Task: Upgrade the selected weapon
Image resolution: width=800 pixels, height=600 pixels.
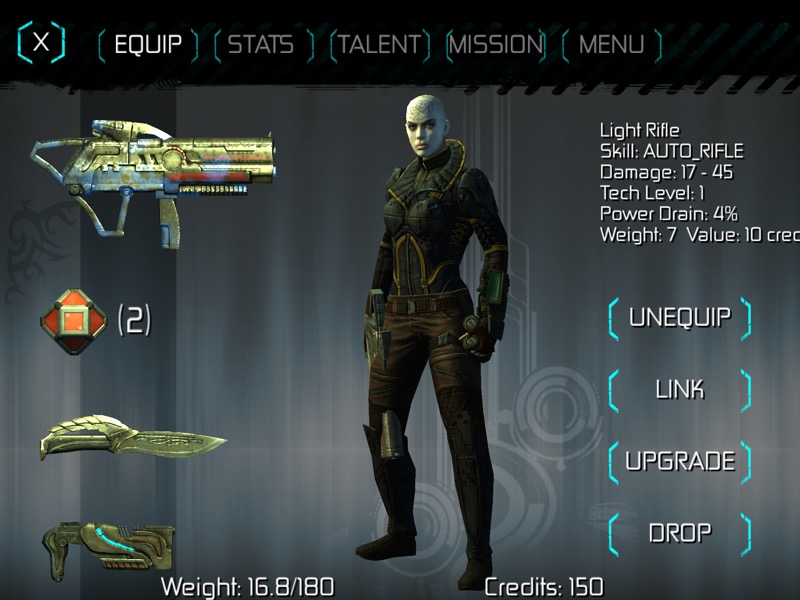Action: pyautogui.click(x=679, y=461)
